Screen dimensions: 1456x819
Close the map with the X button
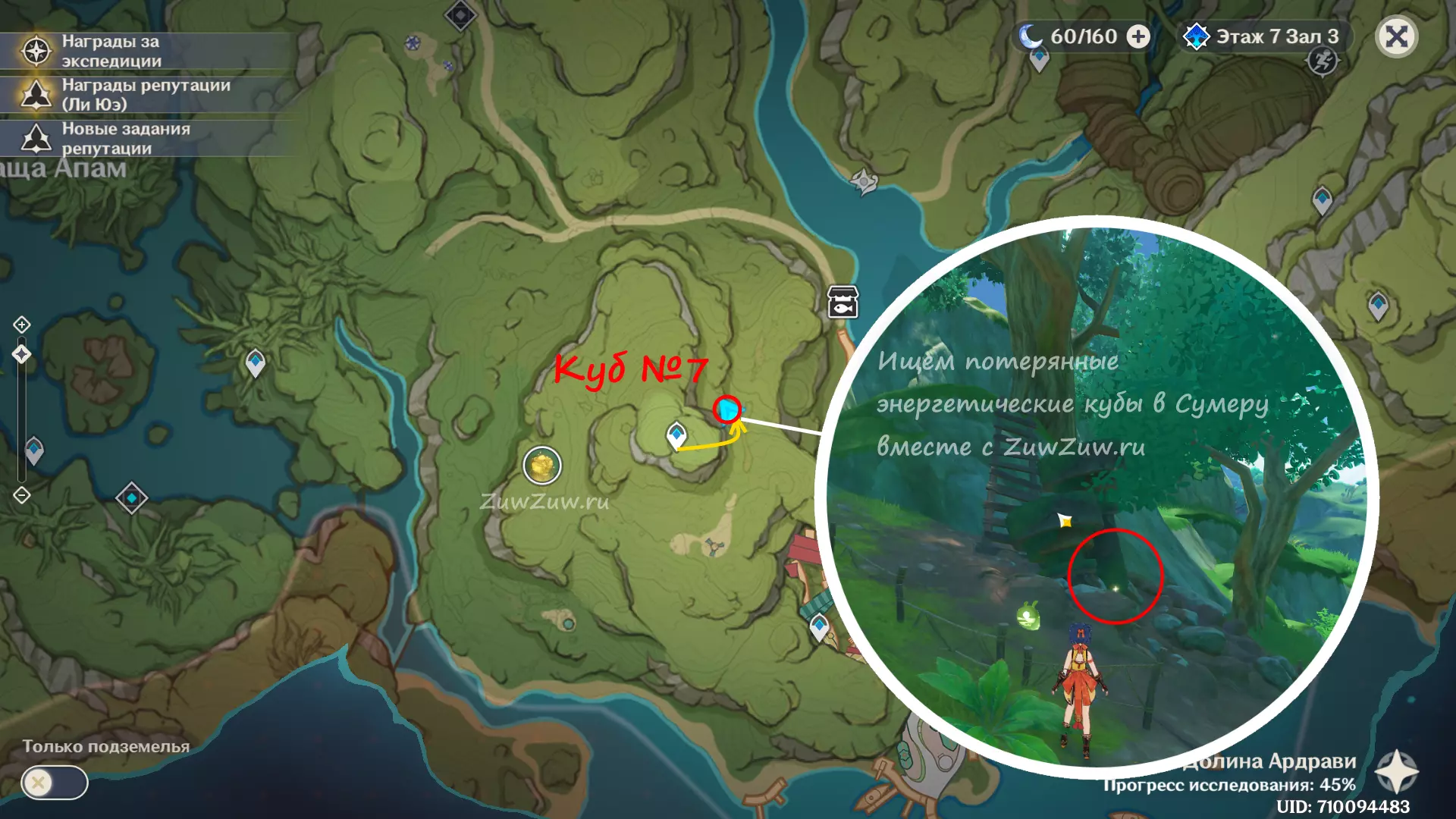[1396, 36]
